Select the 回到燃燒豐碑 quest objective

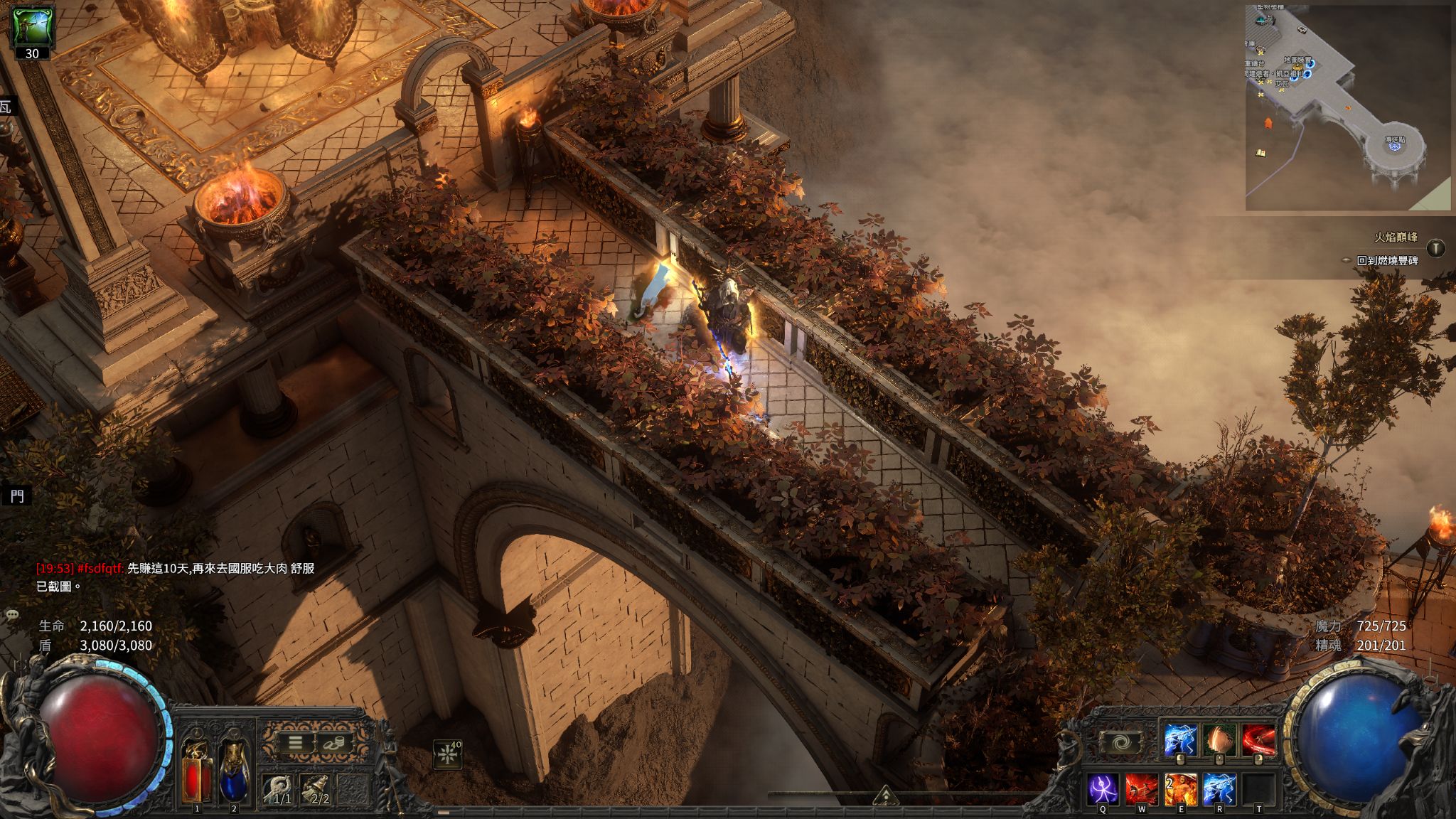(1387, 260)
